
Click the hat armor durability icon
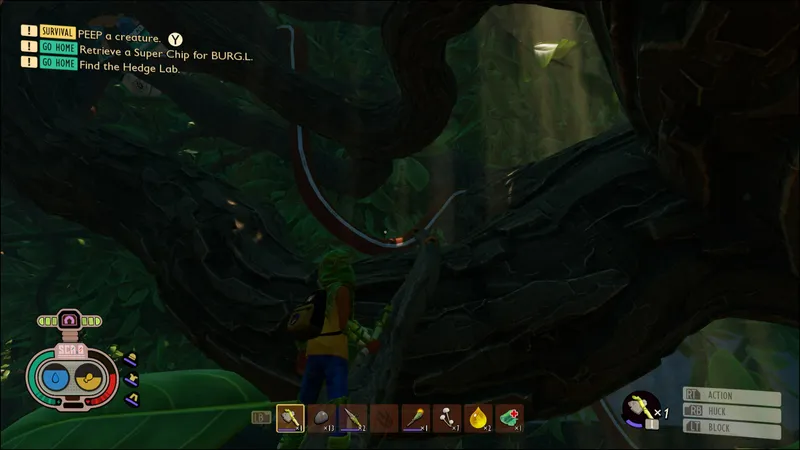pyautogui.click(x=131, y=357)
